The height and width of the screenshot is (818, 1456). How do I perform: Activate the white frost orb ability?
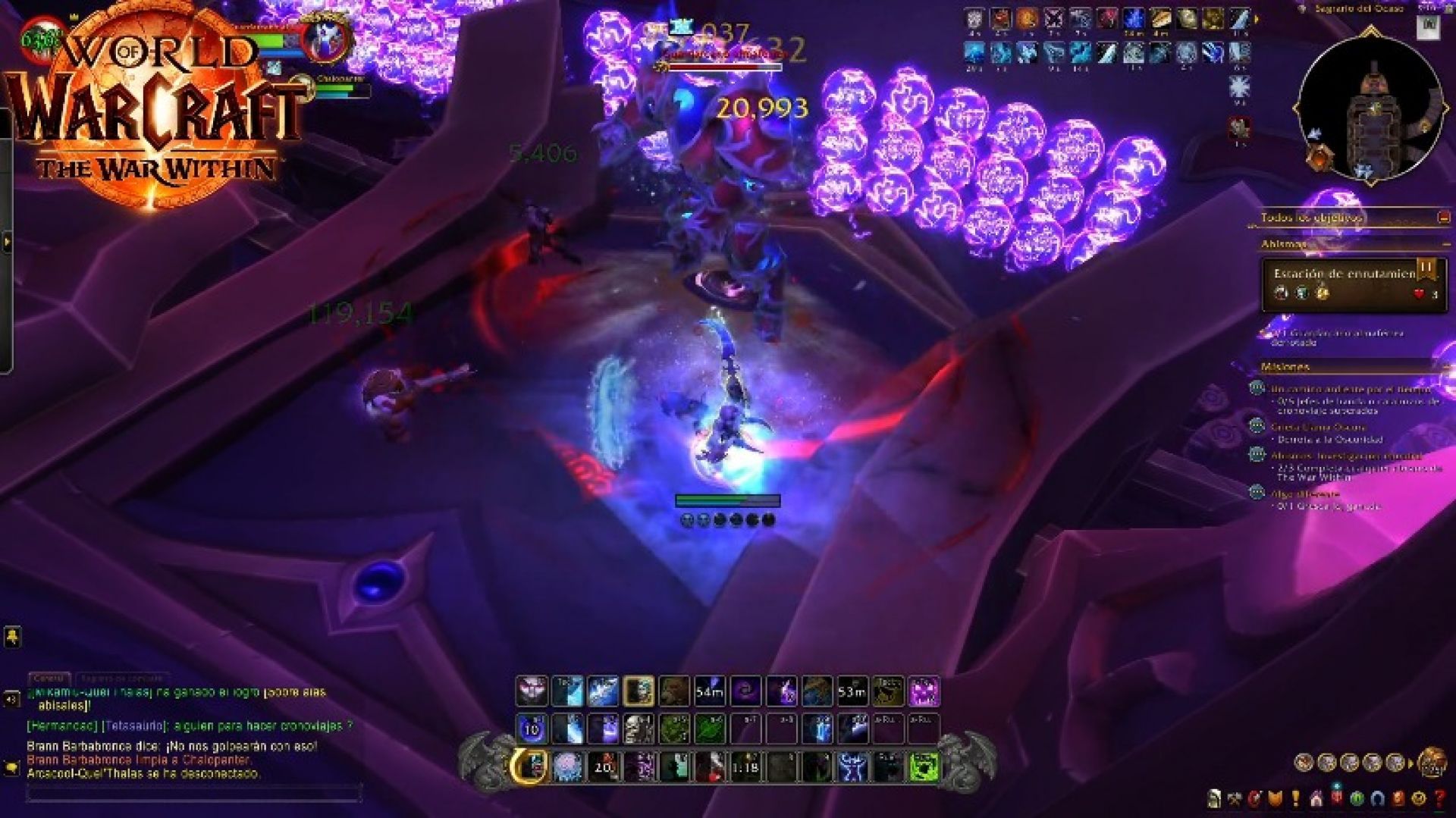(566, 767)
